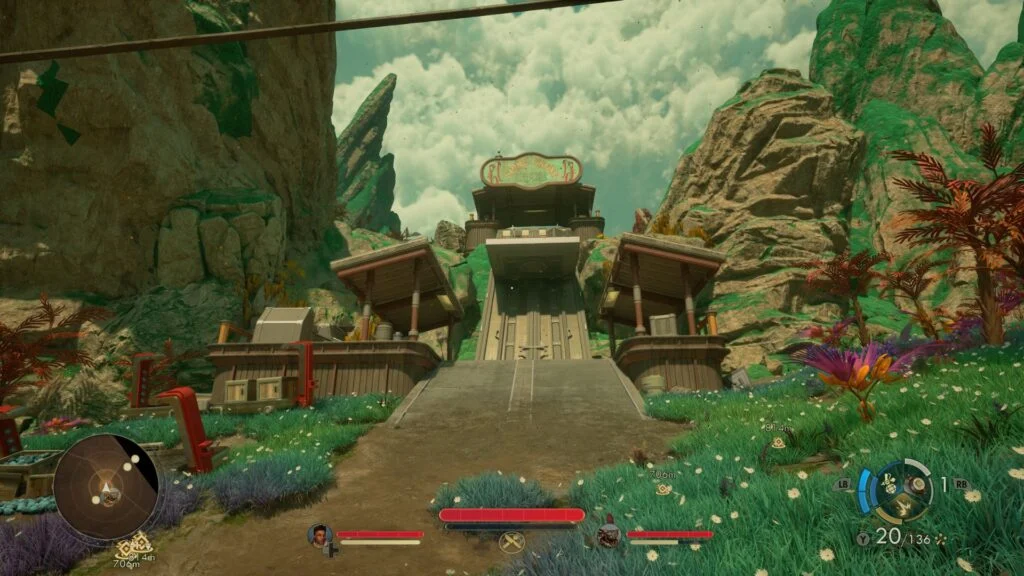This screenshot has width=1024, height=576.
Task: Select the human companion portrait
Action: coord(320,535)
